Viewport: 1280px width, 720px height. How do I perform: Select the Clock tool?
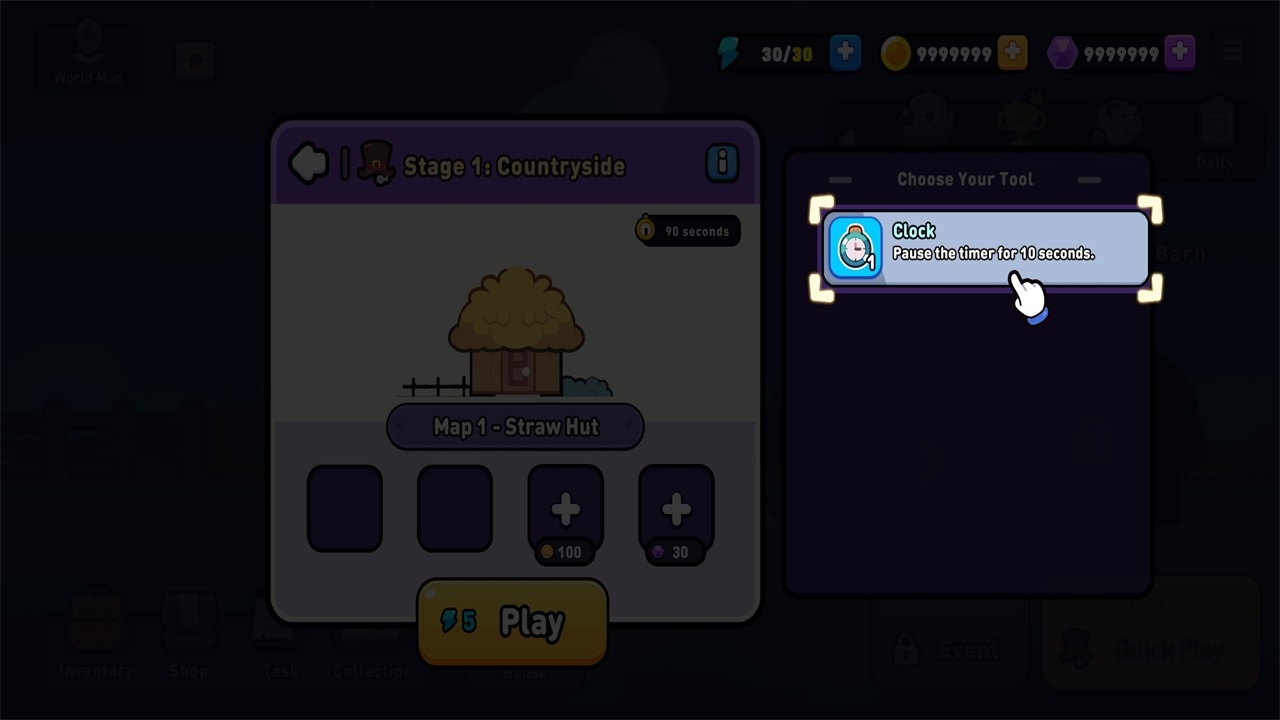[x=985, y=247]
